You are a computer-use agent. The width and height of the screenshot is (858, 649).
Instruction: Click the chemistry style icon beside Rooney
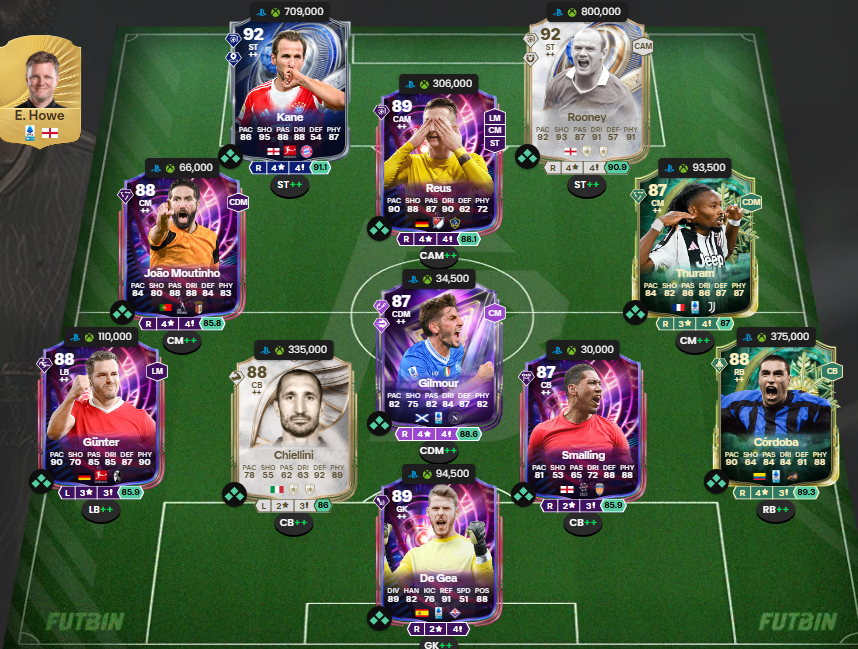(x=527, y=157)
